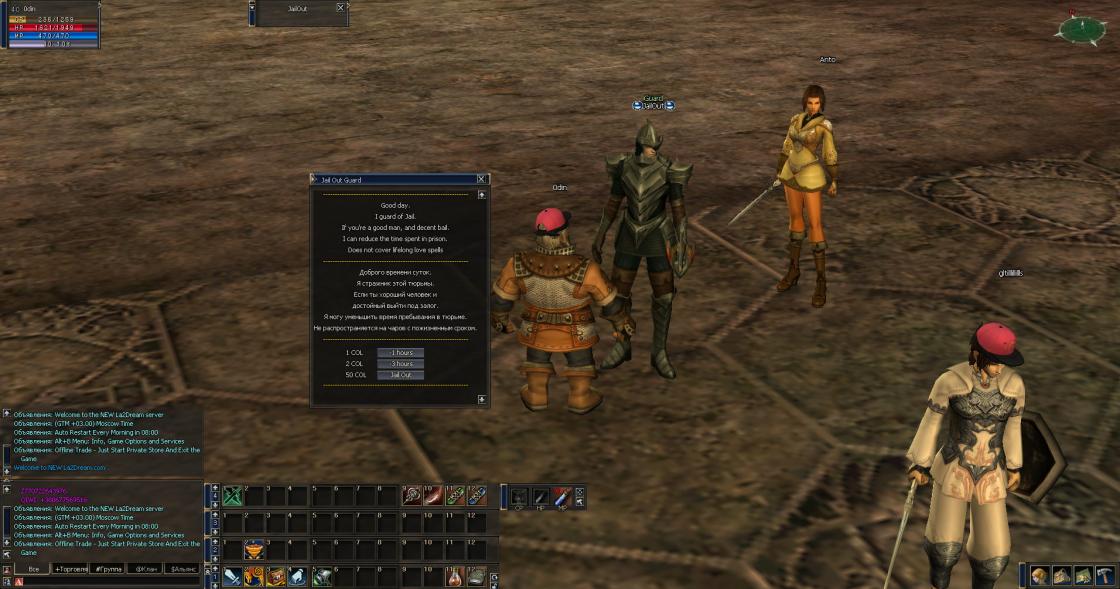Choose the 3 hours bail option
Screen dimensions: 1120x589
coord(400,364)
